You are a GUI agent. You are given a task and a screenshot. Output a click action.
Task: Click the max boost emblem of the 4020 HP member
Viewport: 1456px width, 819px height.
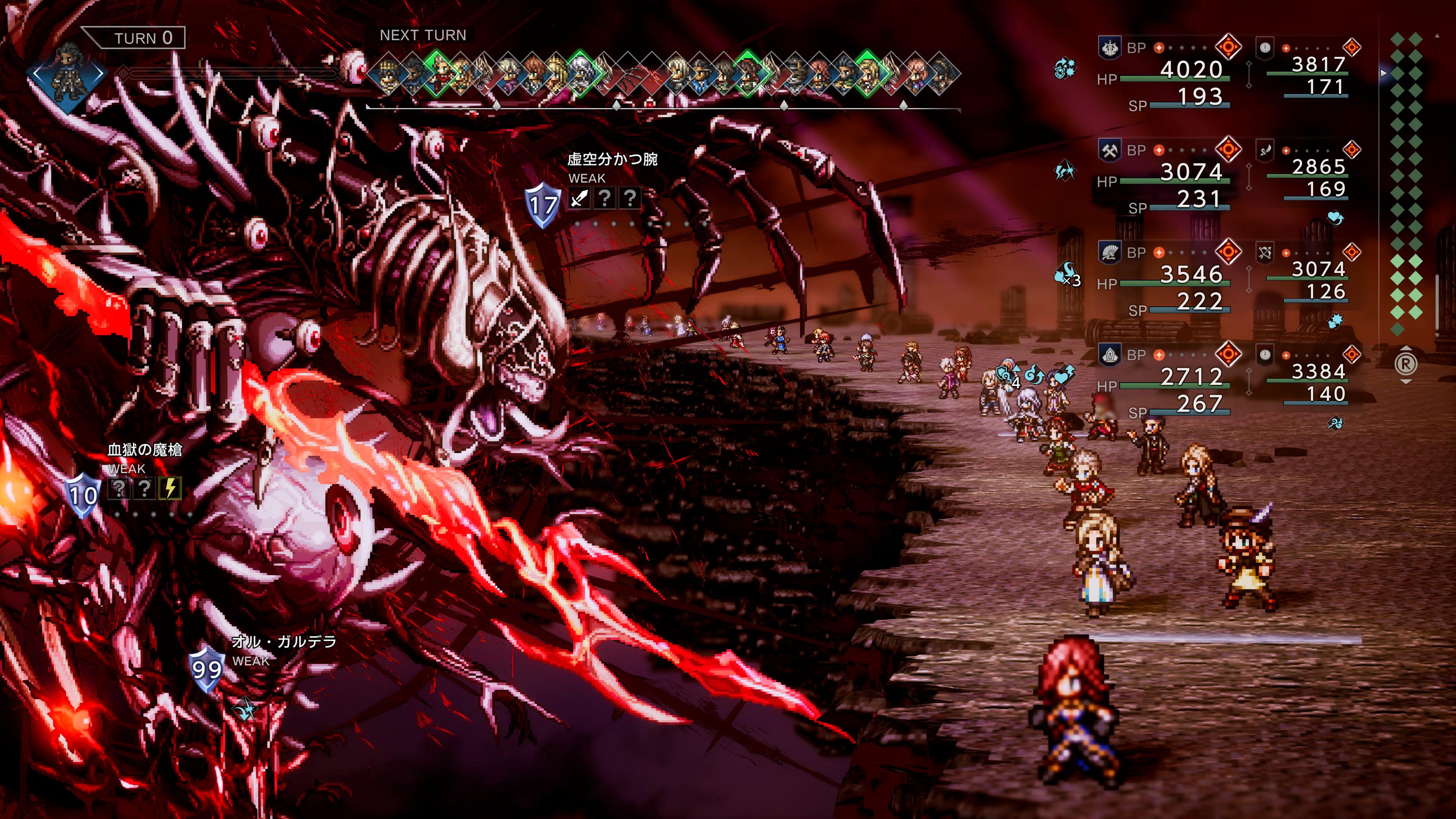point(1228,46)
